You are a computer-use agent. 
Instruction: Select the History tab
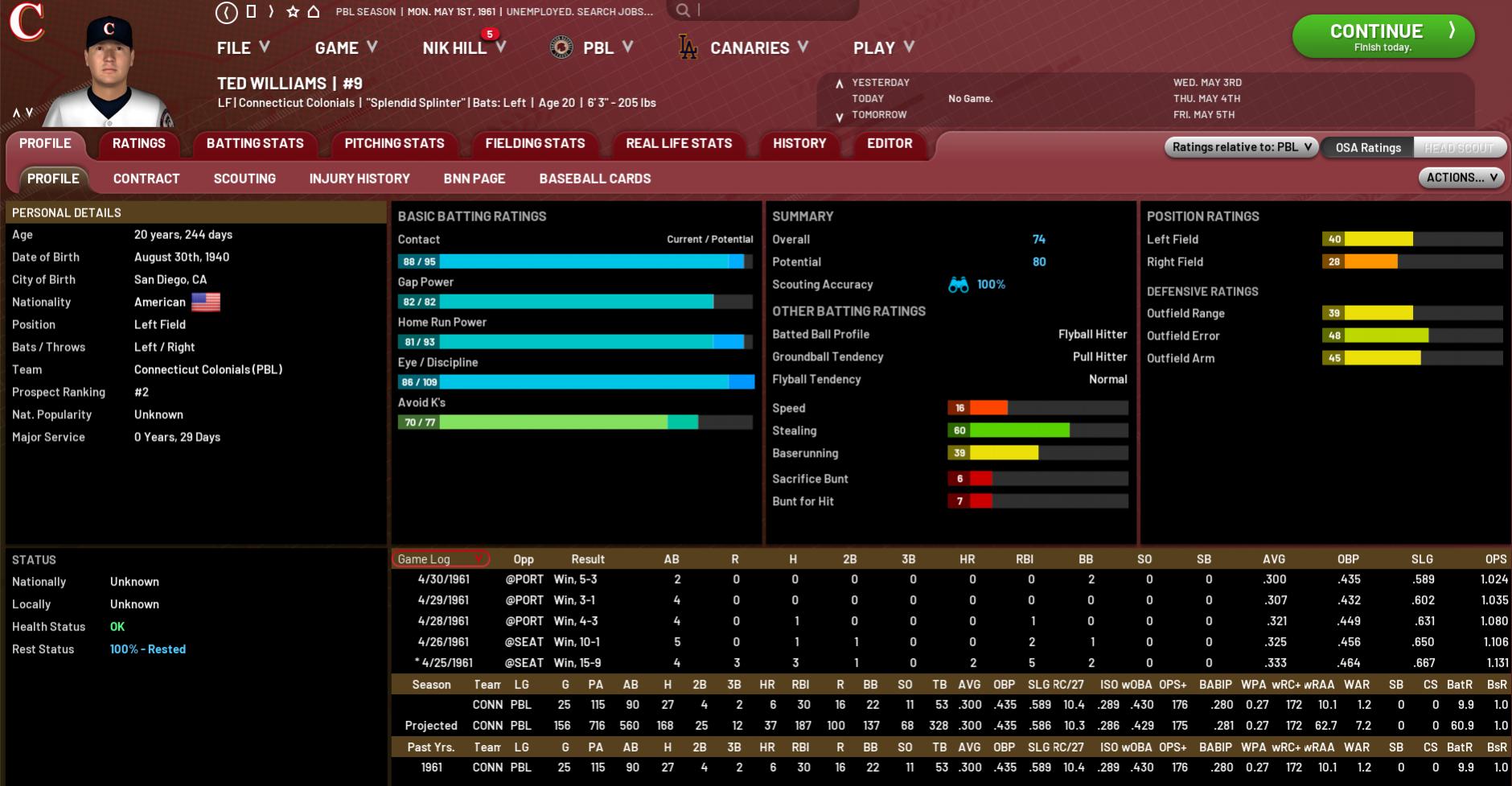[x=799, y=143]
